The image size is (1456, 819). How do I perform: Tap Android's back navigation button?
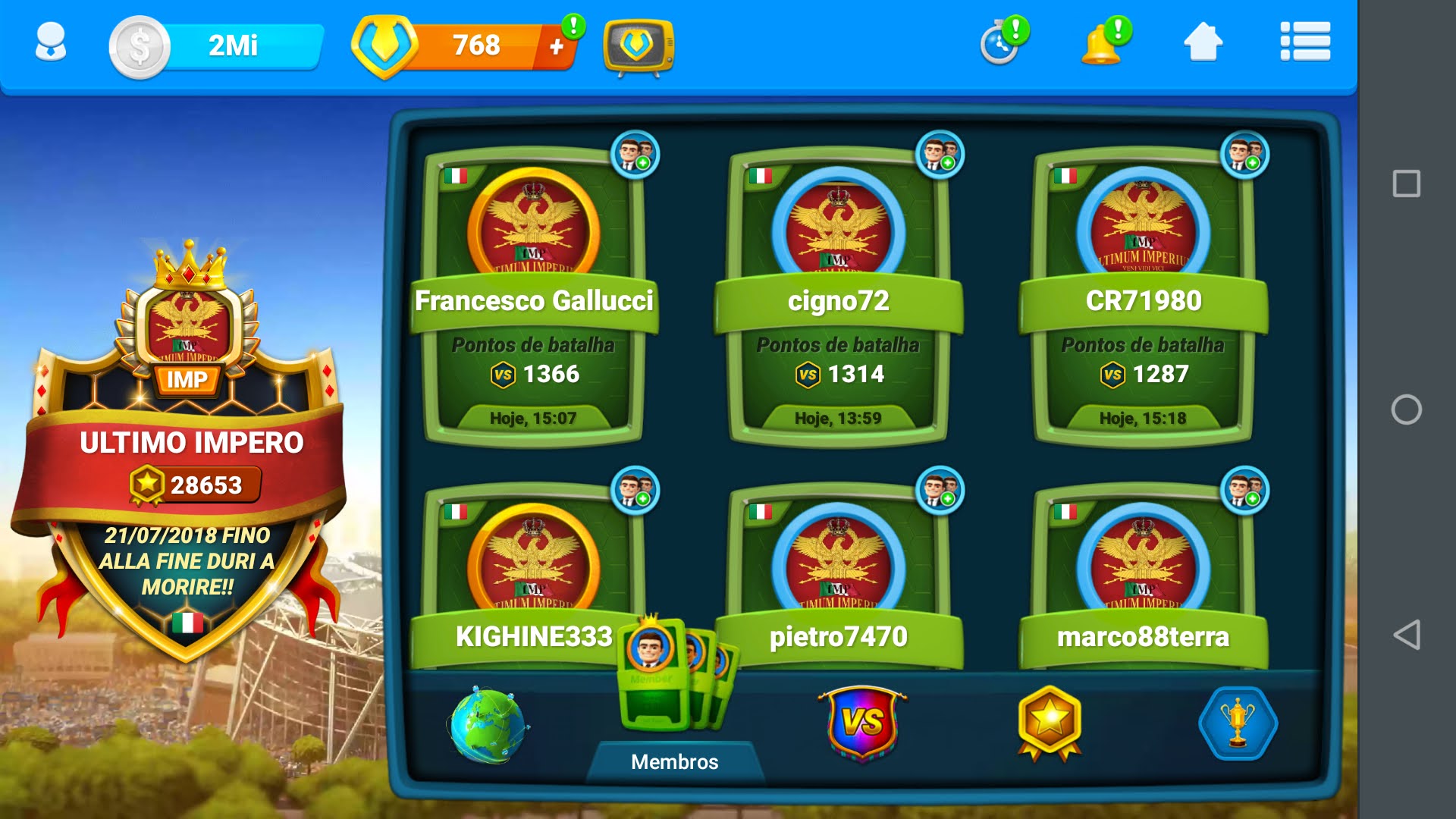click(1407, 635)
